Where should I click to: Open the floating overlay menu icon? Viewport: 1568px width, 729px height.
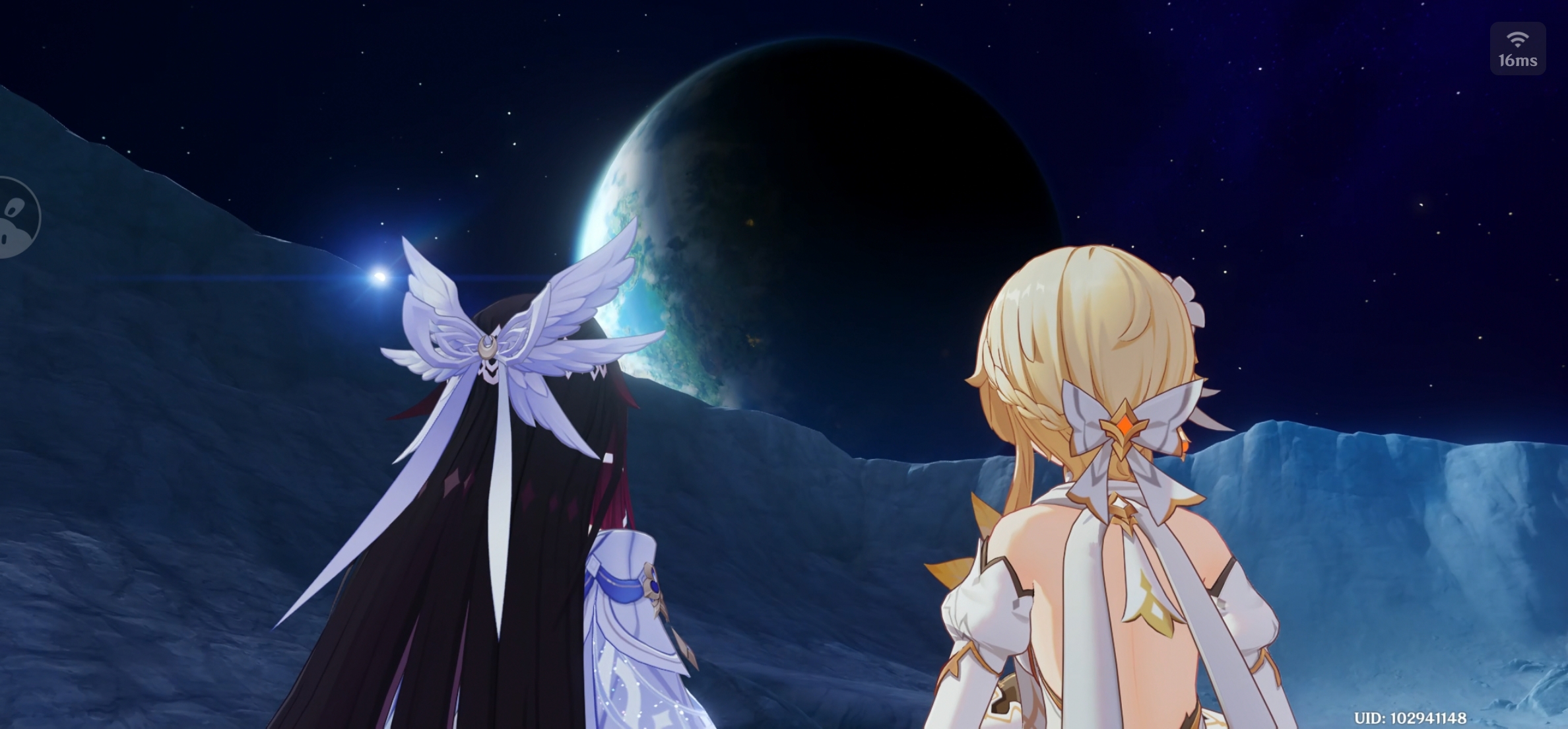(16, 218)
